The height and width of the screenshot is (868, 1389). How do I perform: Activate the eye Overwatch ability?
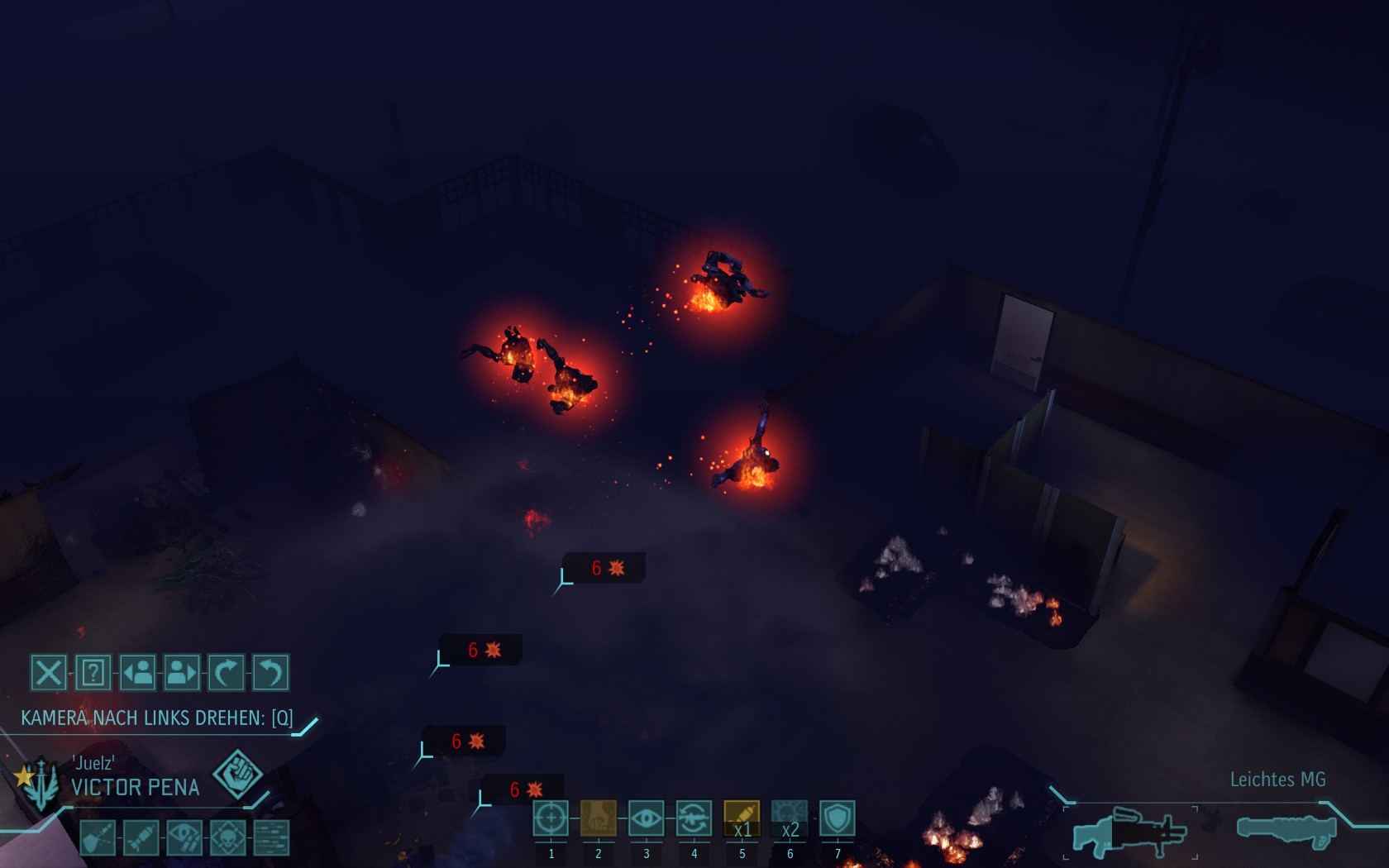pos(646,818)
